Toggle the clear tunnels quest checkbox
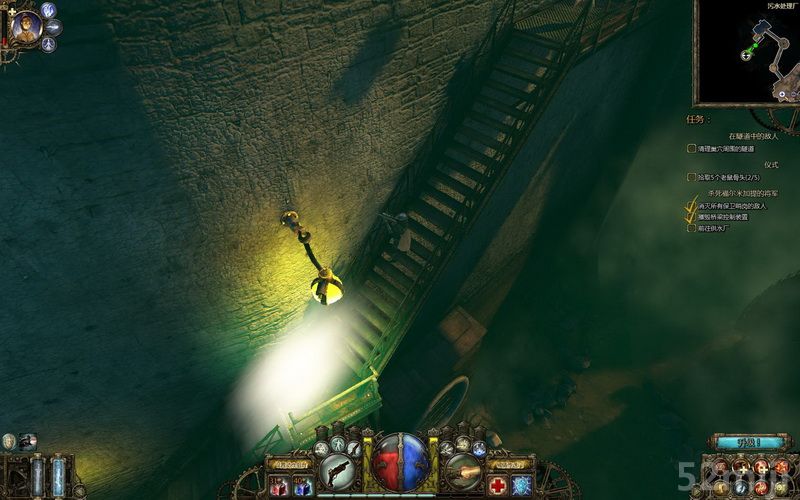The height and width of the screenshot is (500, 800). [691, 148]
